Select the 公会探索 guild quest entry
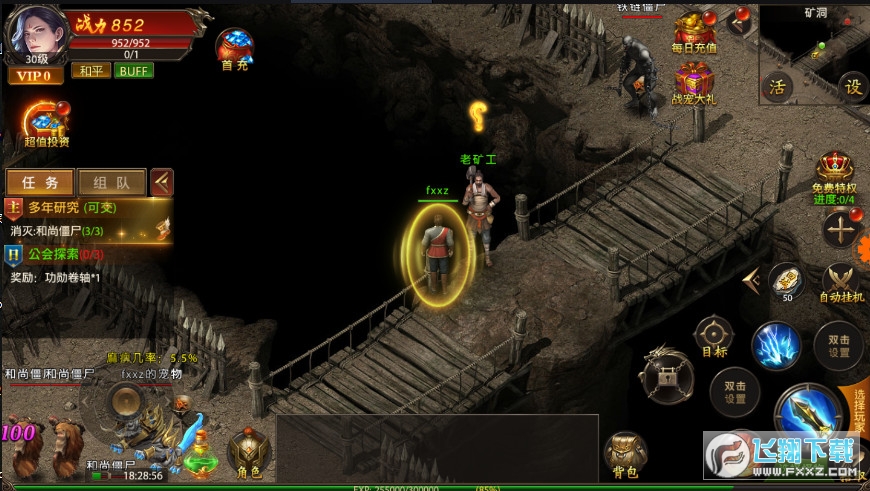Screen dimensions: 870x491 pyautogui.click(x=60, y=254)
